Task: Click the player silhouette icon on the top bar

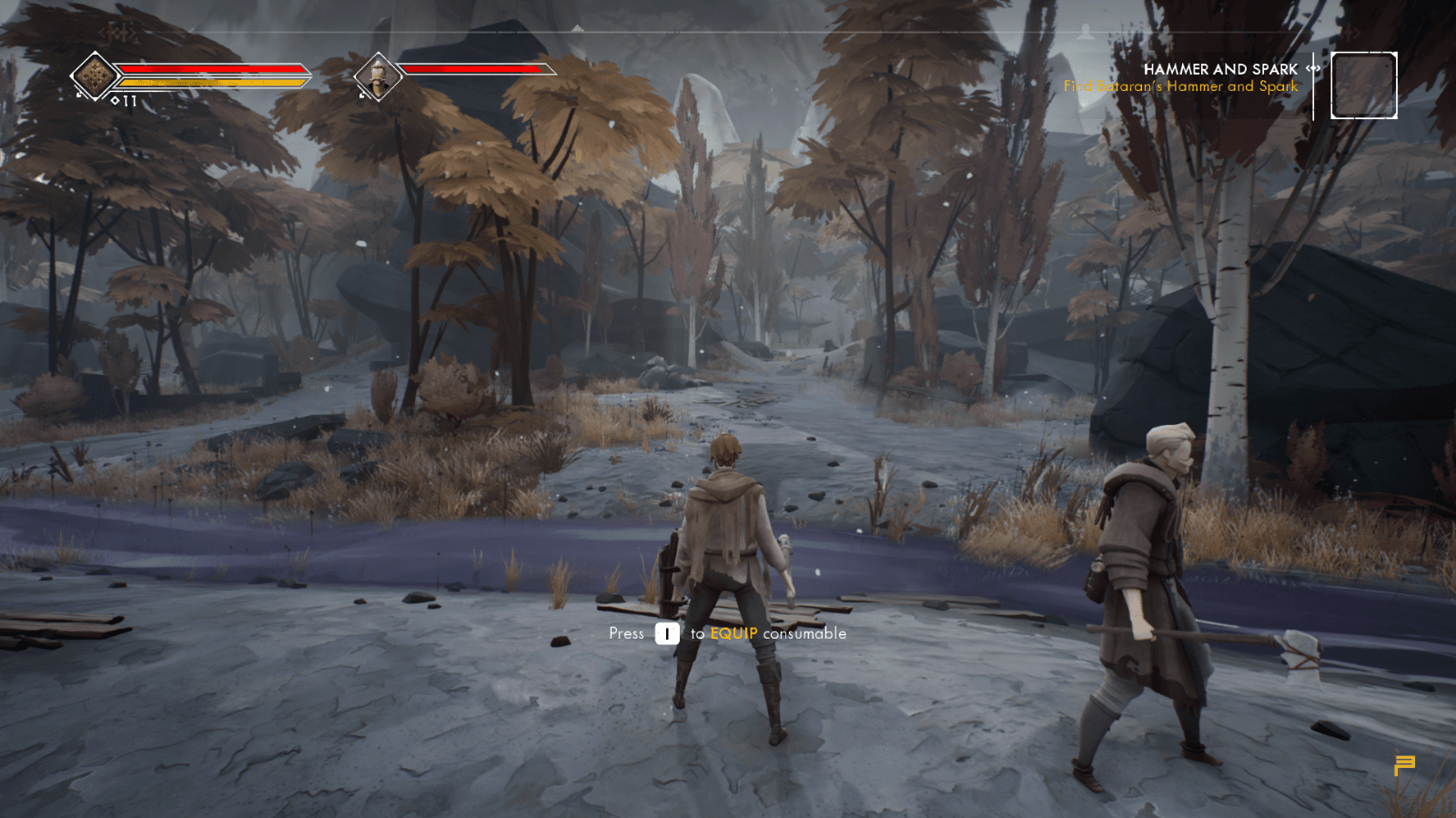Action: (1085, 32)
